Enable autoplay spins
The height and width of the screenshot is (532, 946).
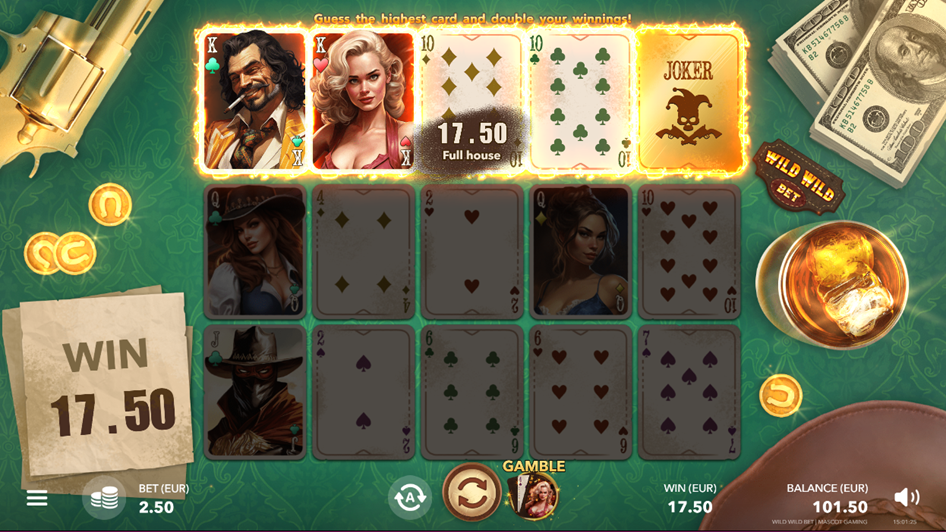click(410, 496)
